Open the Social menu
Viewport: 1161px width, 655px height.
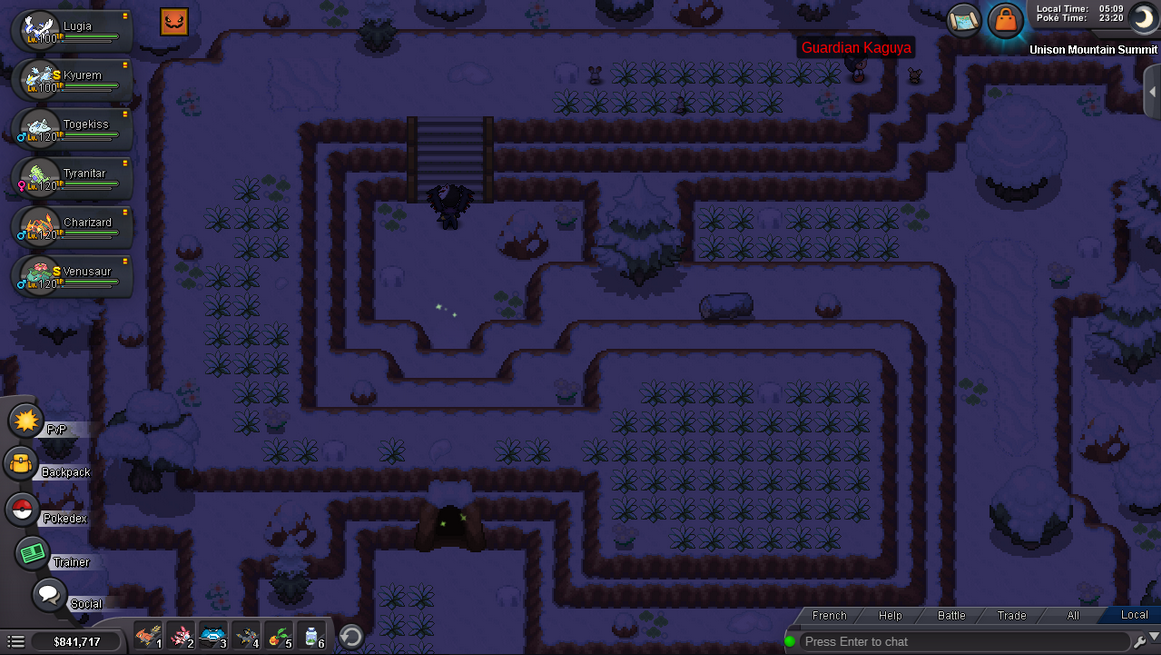[x=48, y=595]
